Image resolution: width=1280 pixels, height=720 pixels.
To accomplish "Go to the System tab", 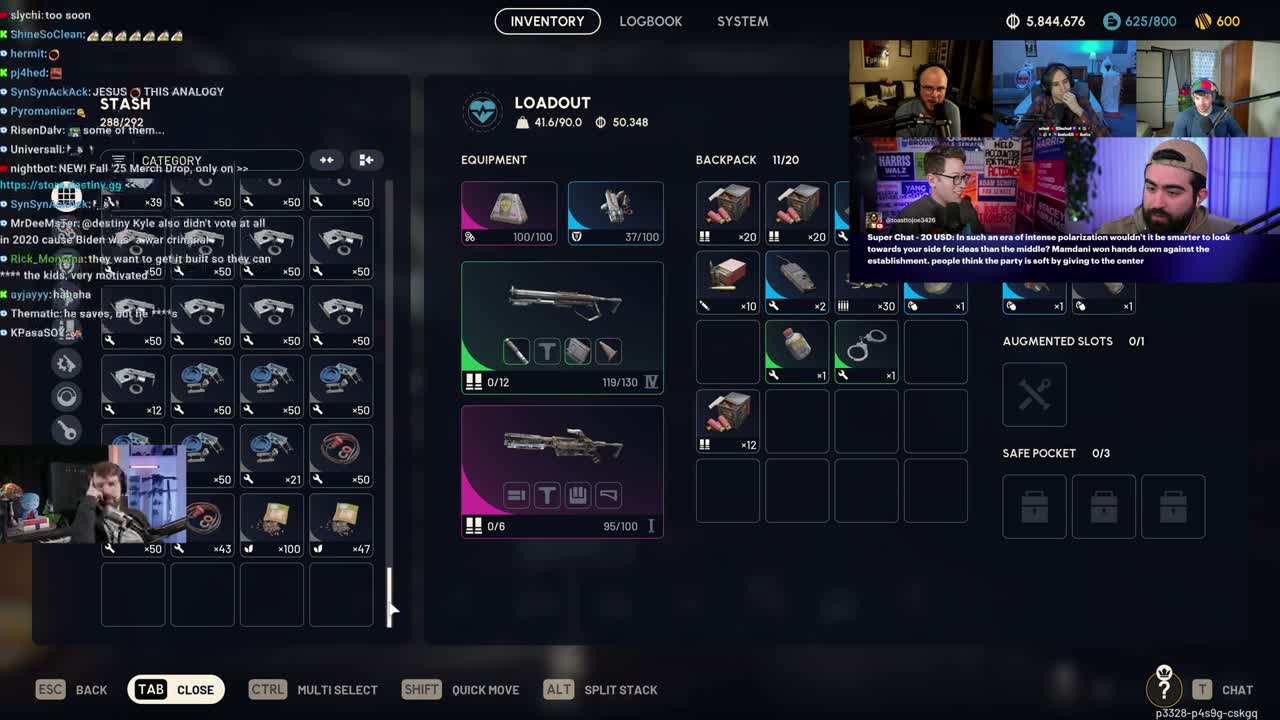I will [x=742, y=21].
